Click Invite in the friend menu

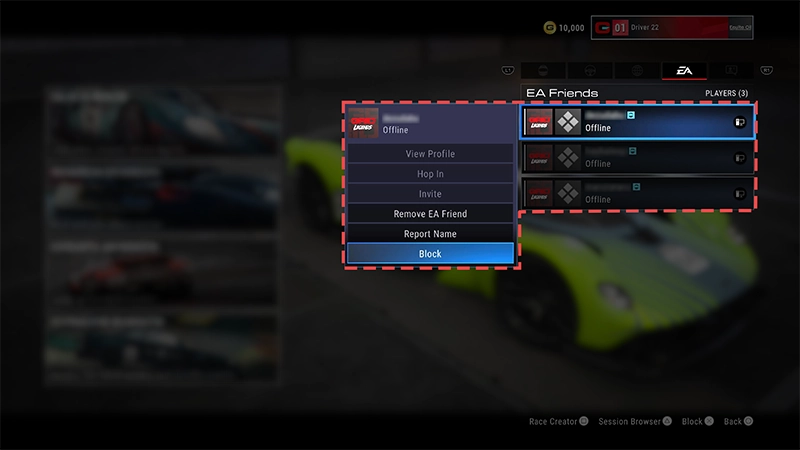pyautogui.click(x=430, y=194)
